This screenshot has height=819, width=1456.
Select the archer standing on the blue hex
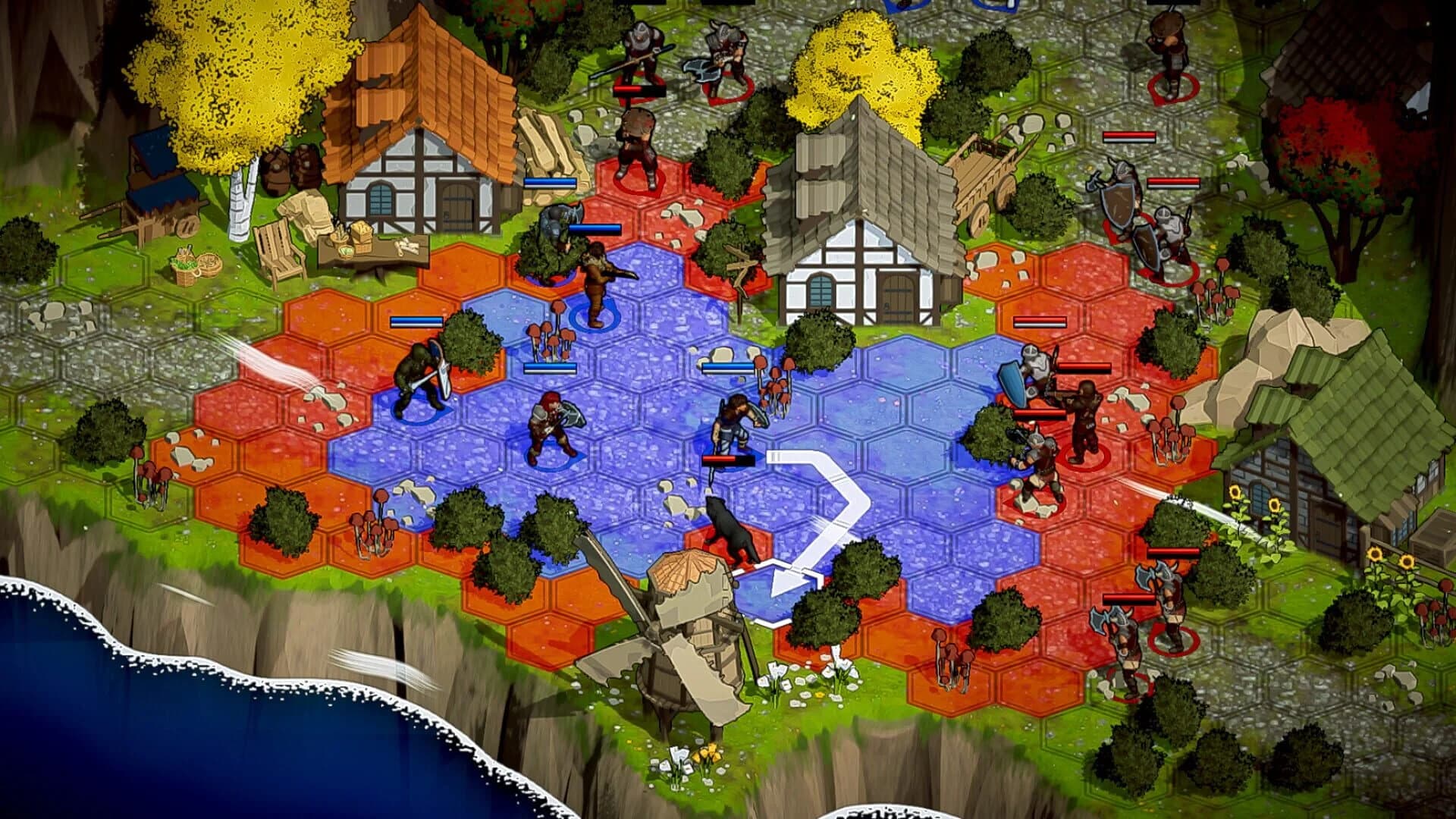[595, 281]
